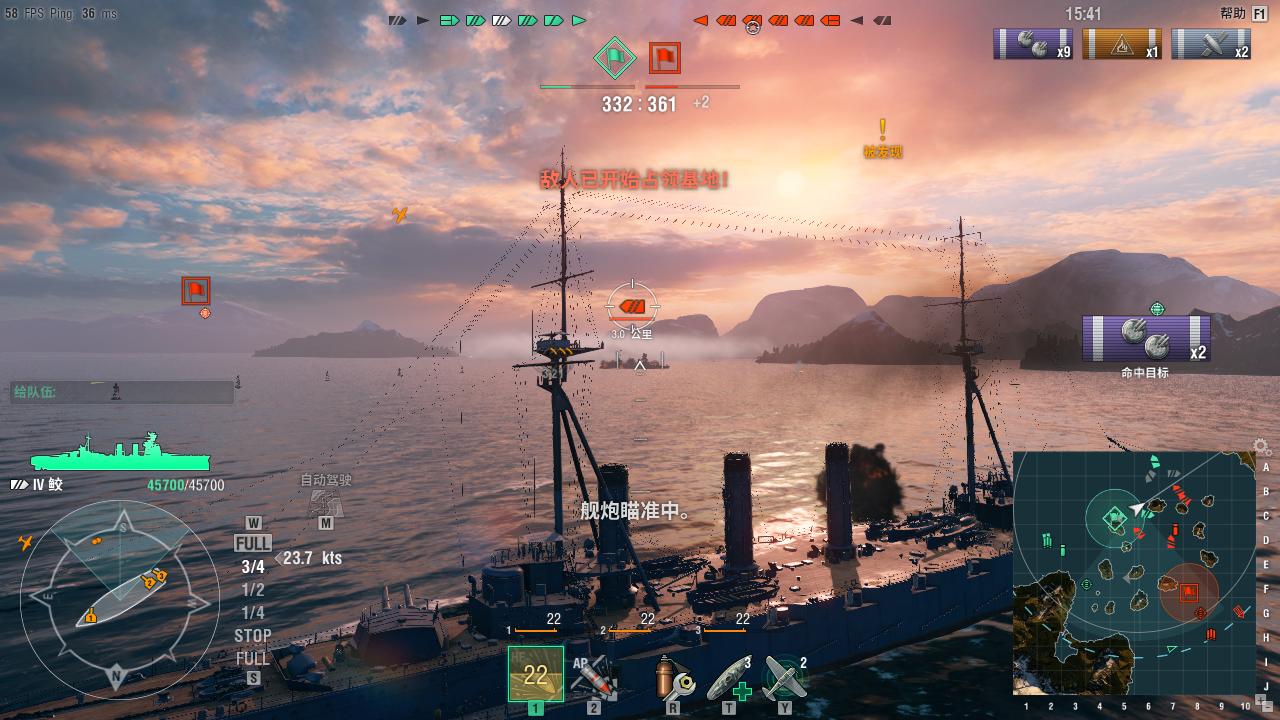Launch the aircraft consumable
Screen dimensions: 1280x720
(x=785, y=677)
